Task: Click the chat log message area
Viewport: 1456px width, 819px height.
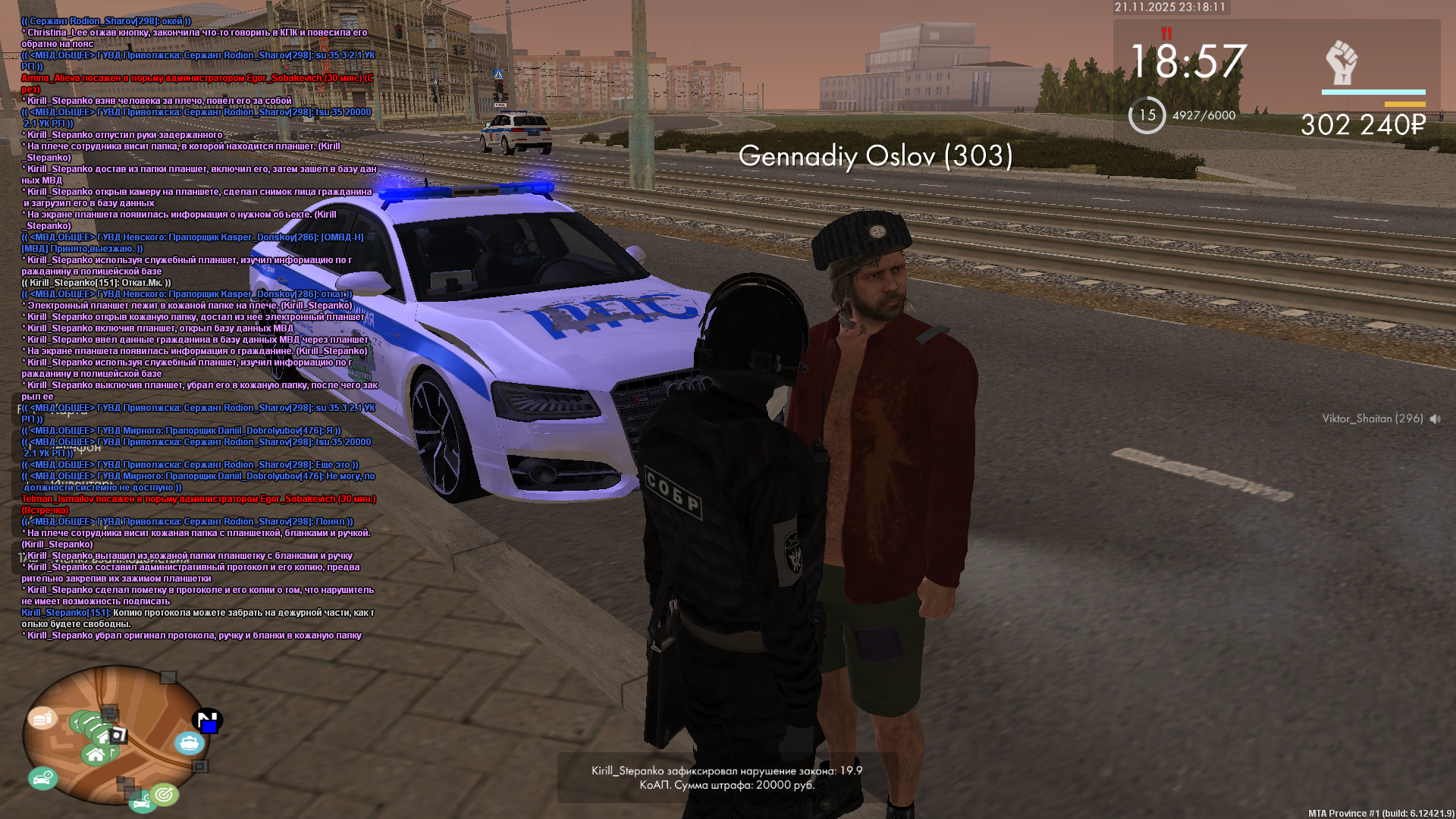Action: pyautogui.click(x=197, y=328)
